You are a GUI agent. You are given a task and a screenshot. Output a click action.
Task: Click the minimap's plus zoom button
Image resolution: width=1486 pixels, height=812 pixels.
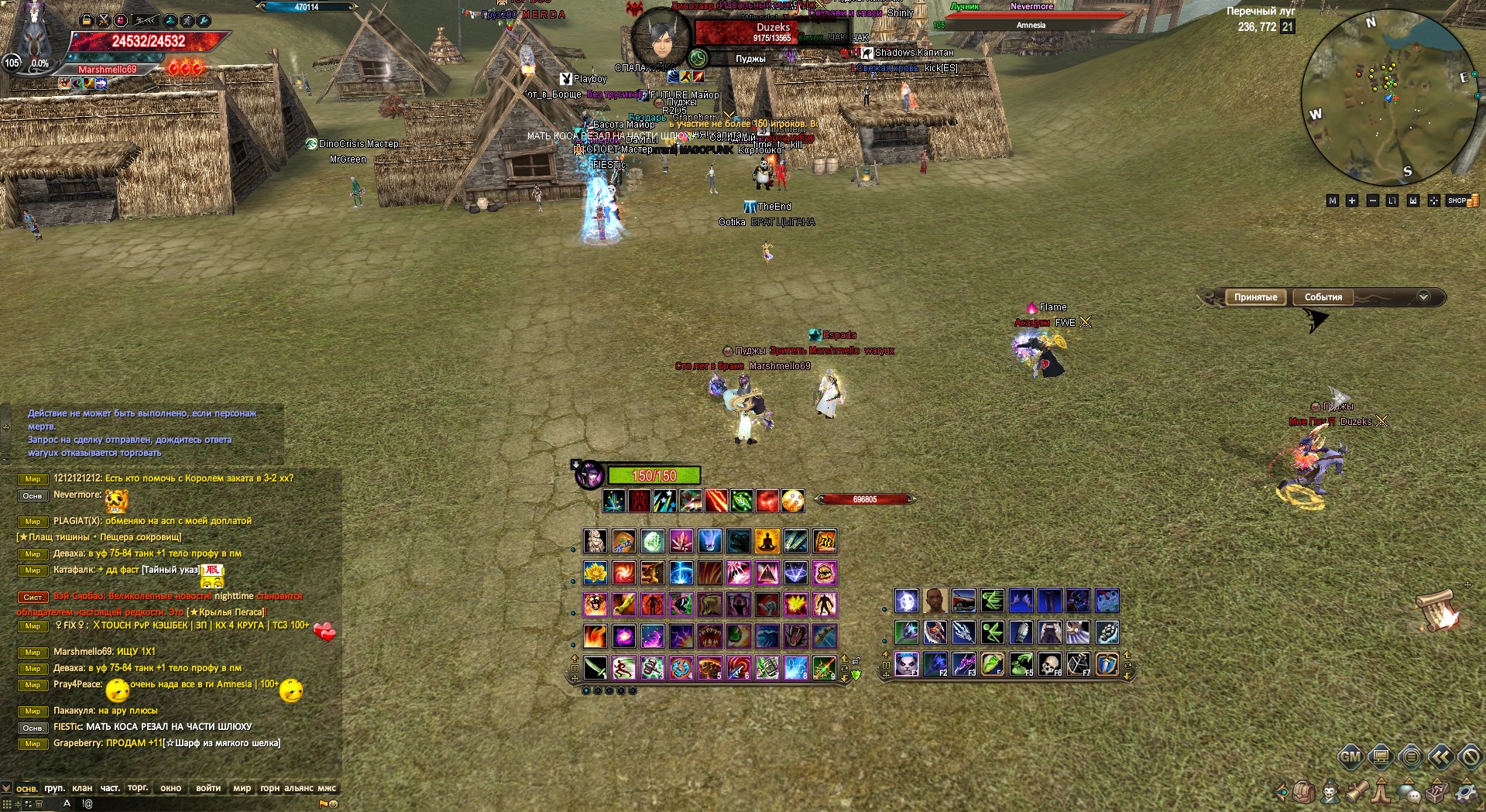[x=1352, y=200]
